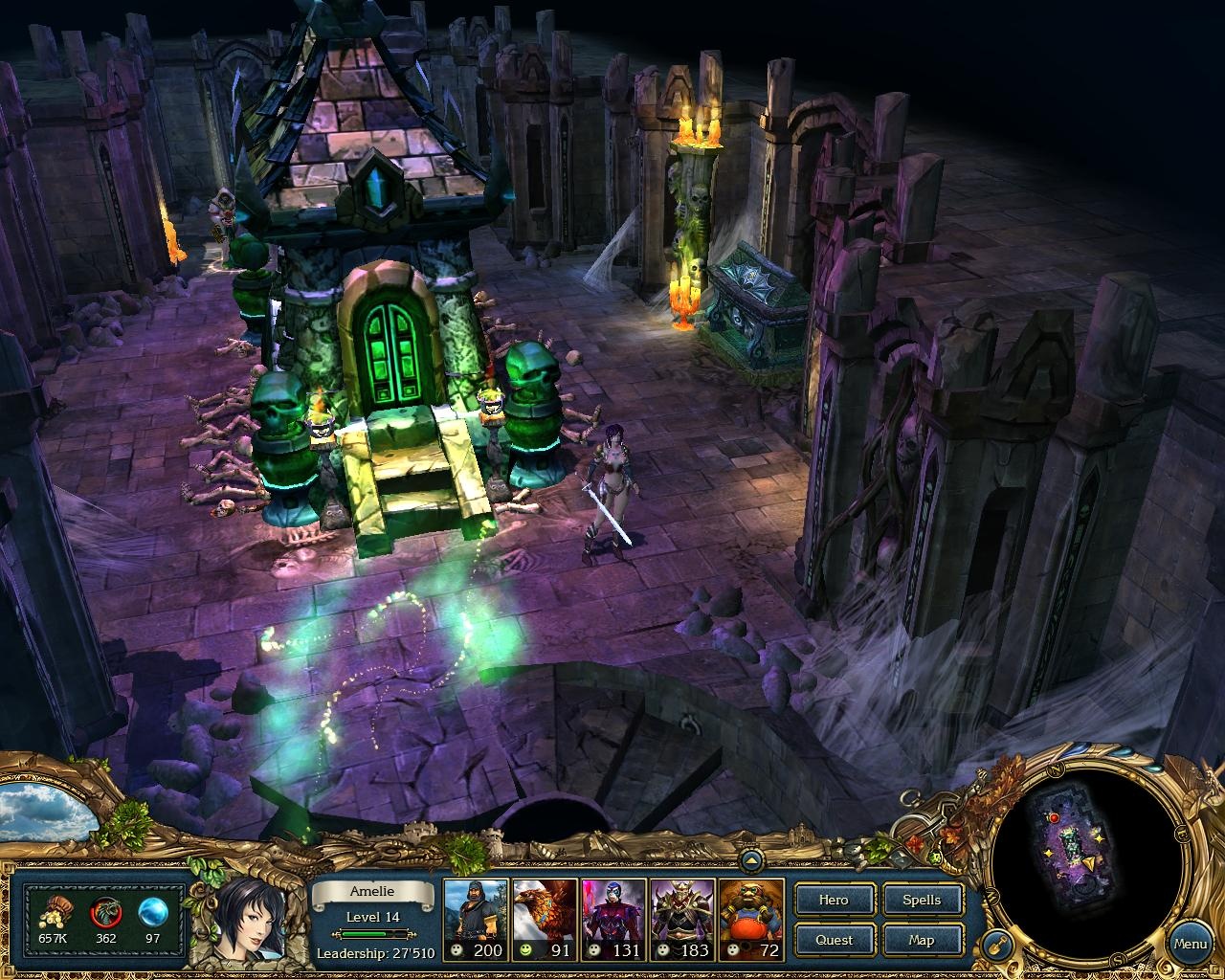Viewport: 1225px width, 980px height.
Task: Open the Quest log
Action: [833, 940]
